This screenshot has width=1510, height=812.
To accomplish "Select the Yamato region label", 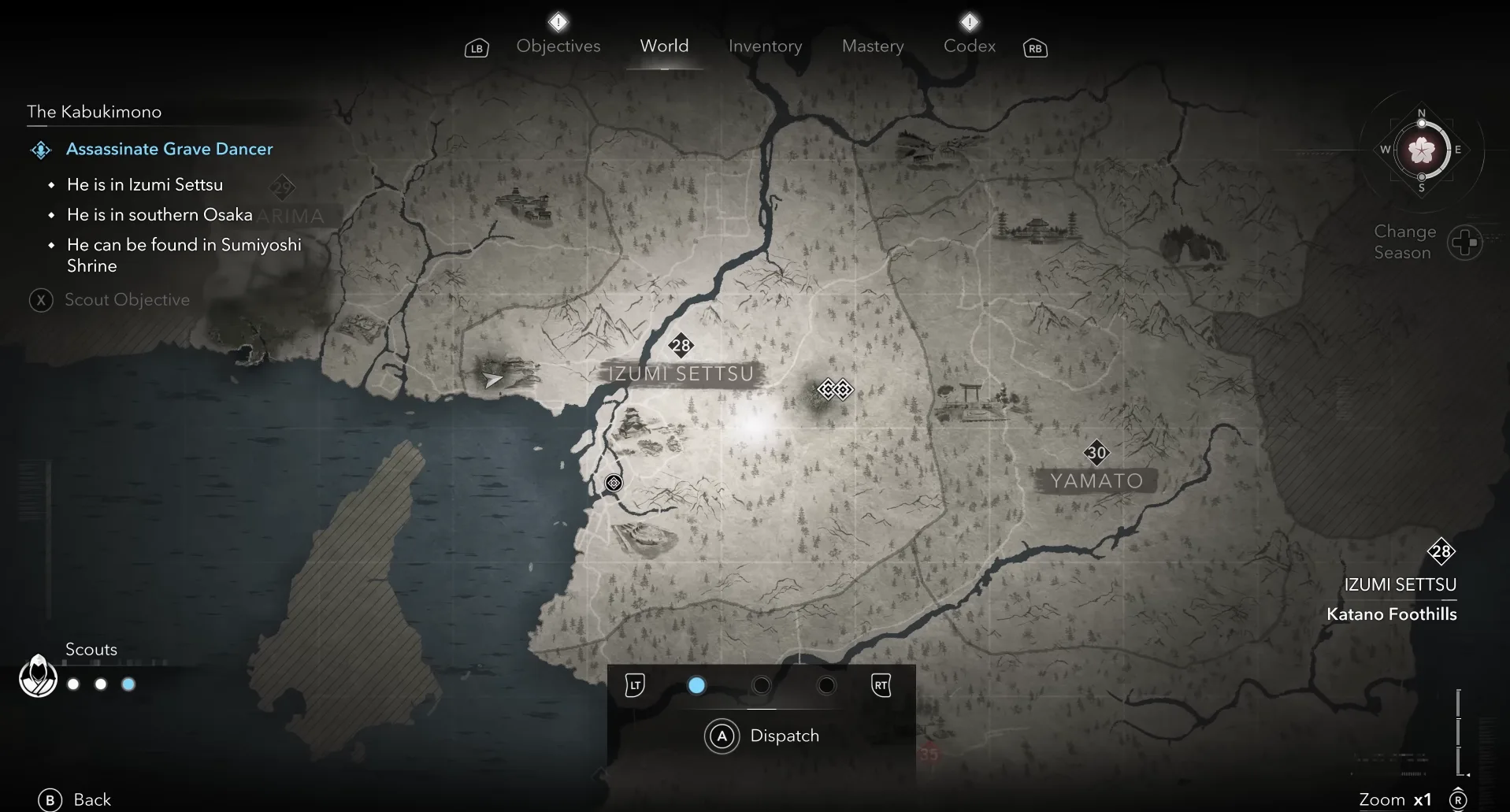I will [1096, 480].
